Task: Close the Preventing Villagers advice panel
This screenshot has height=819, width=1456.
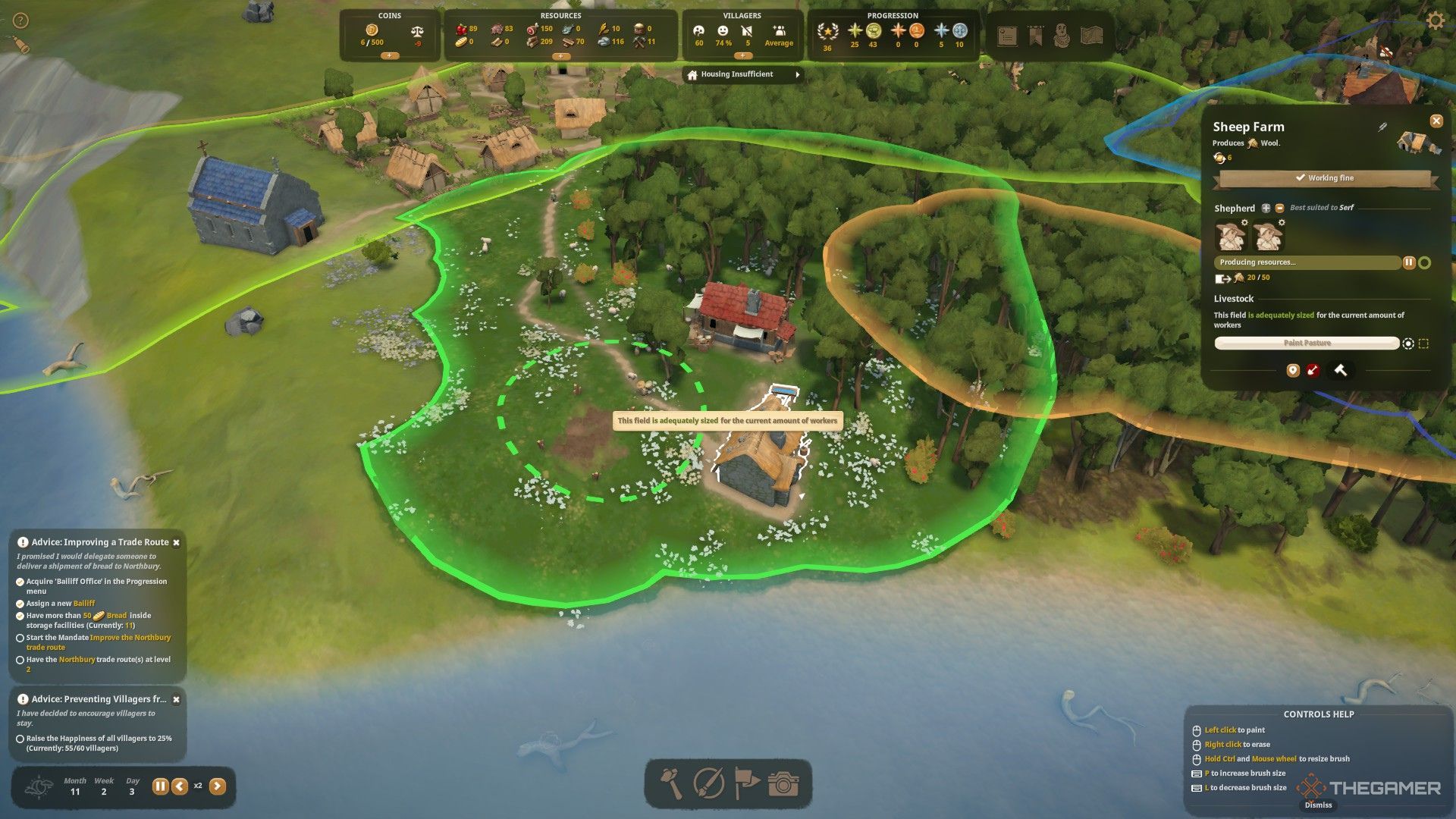Action: 176,700
